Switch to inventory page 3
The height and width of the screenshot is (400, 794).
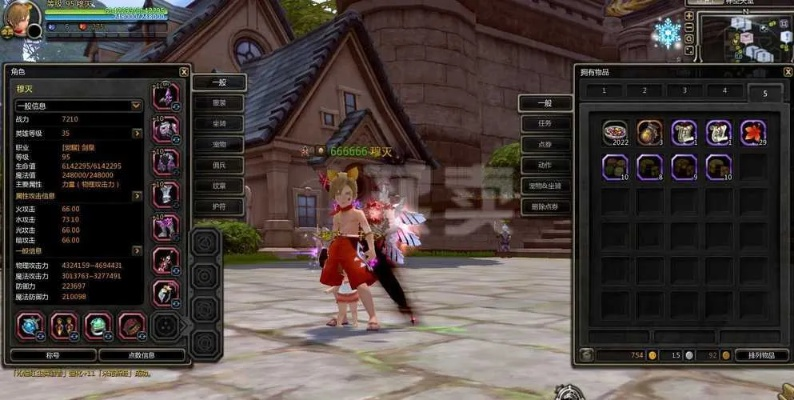coord(683,91)
